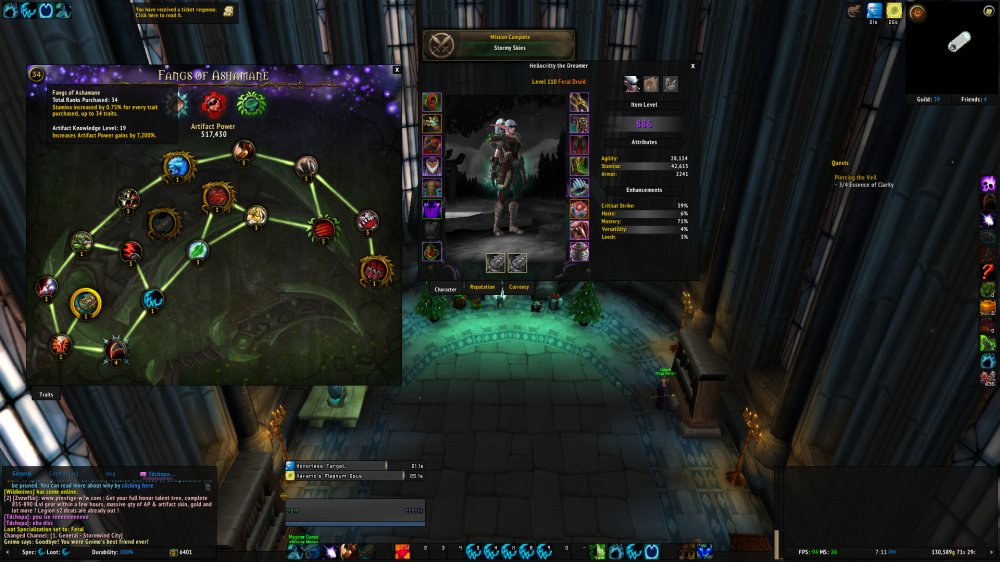
Task: Choose the green leaf artifact trait
Action: 198,249
